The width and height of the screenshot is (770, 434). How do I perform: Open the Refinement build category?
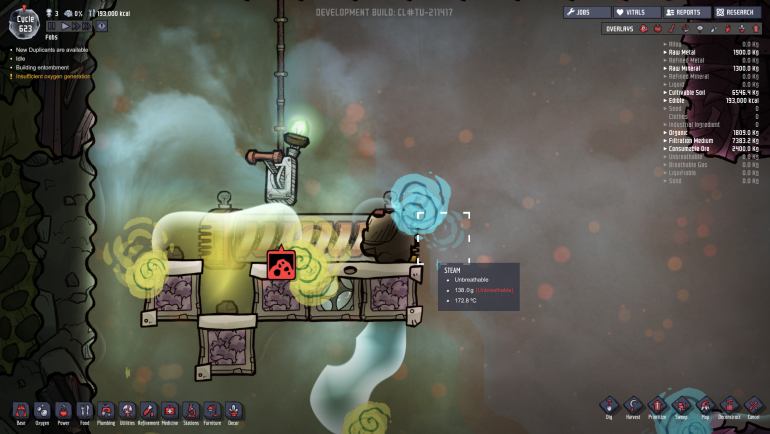[148, 410]
